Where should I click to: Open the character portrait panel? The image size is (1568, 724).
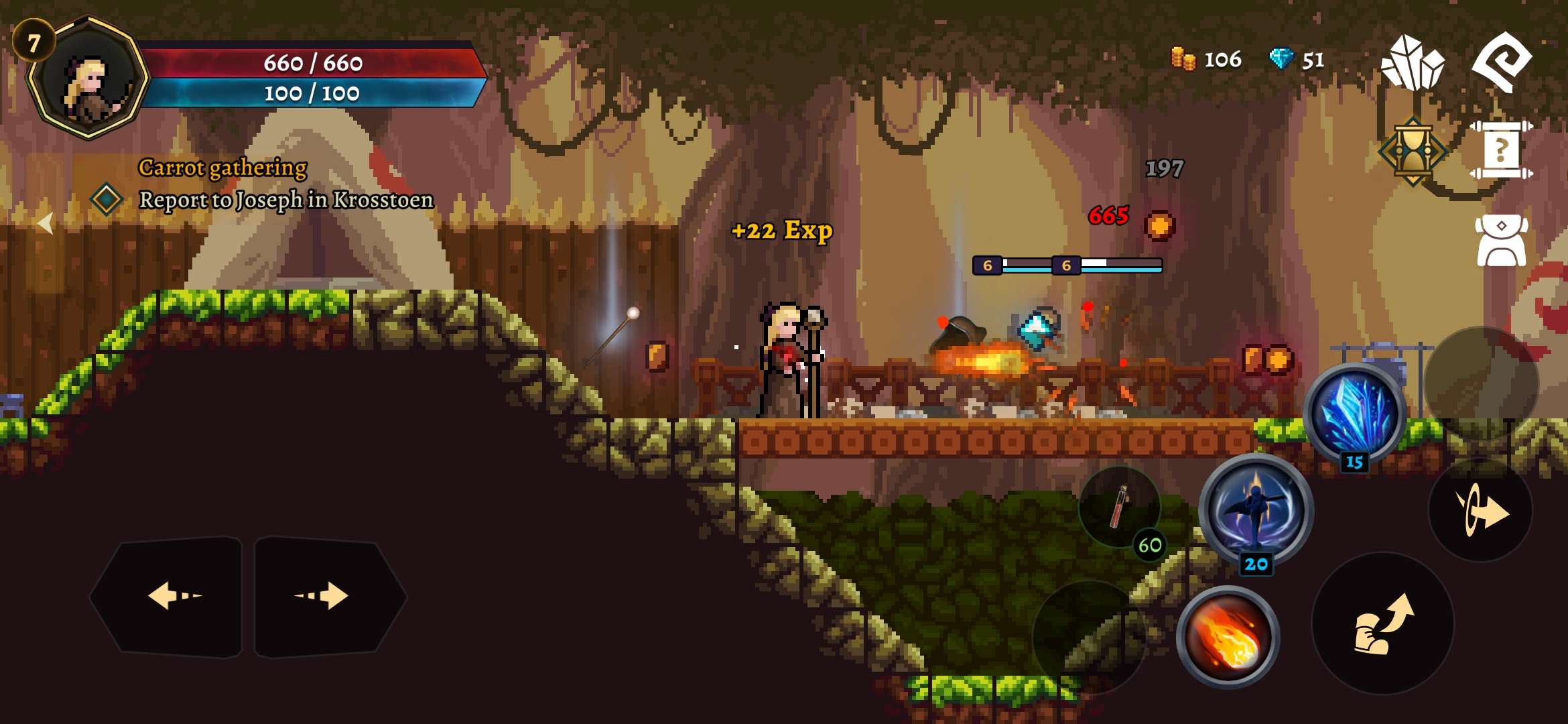[x=88, y=80]
